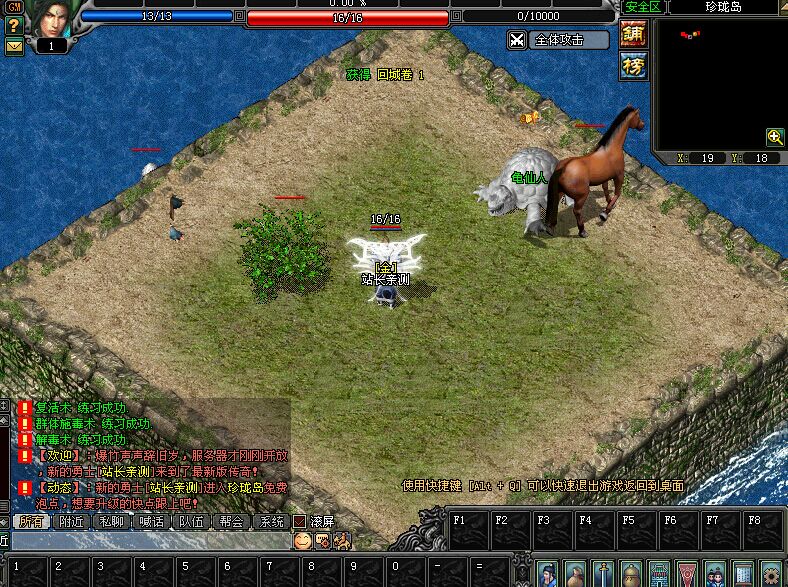Toggle the 全体攻击 attack mode button
The width and height of the screenshot is (788, 587).
559,40
